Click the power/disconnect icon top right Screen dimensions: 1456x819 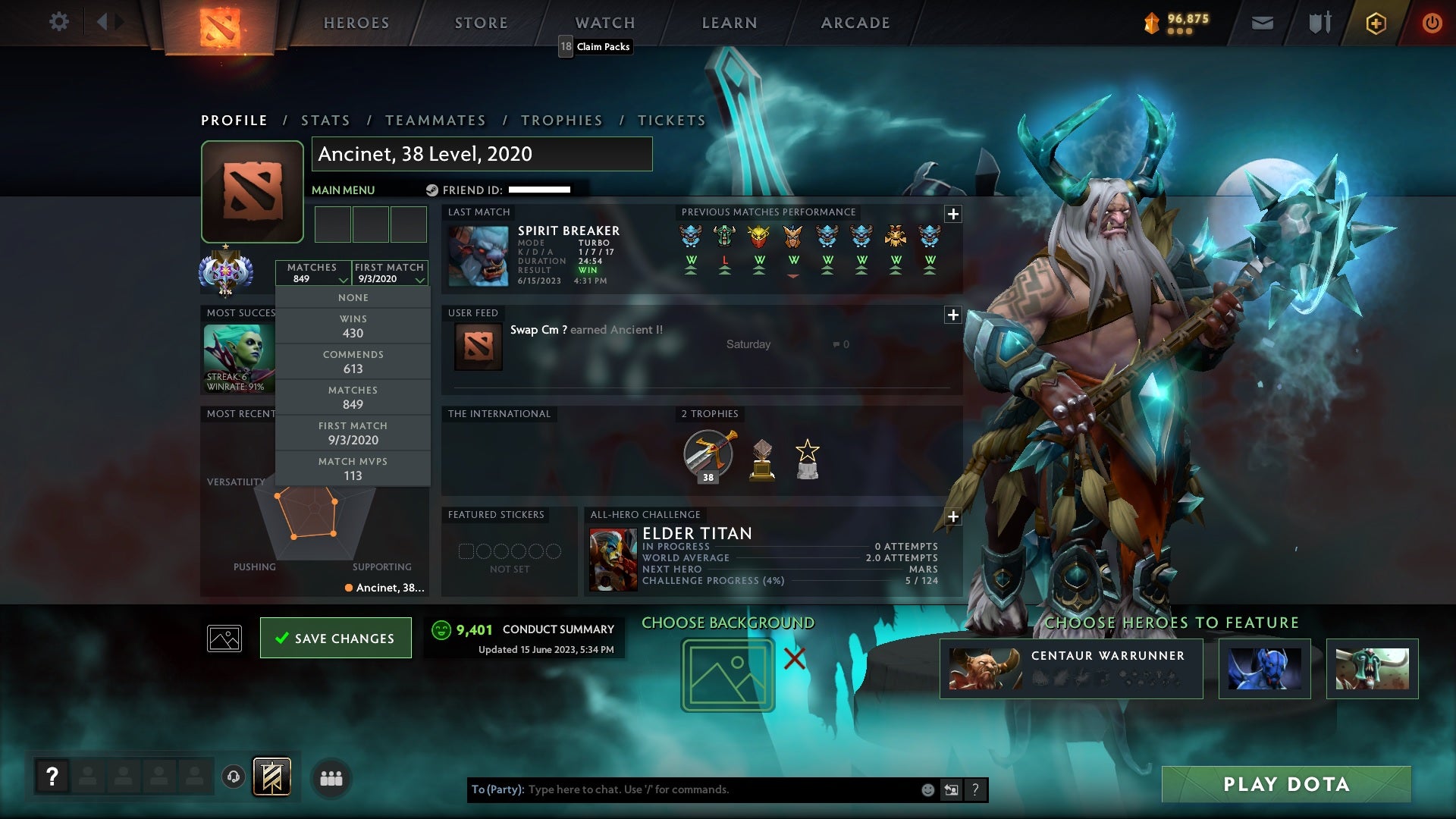coord(1432,23)
